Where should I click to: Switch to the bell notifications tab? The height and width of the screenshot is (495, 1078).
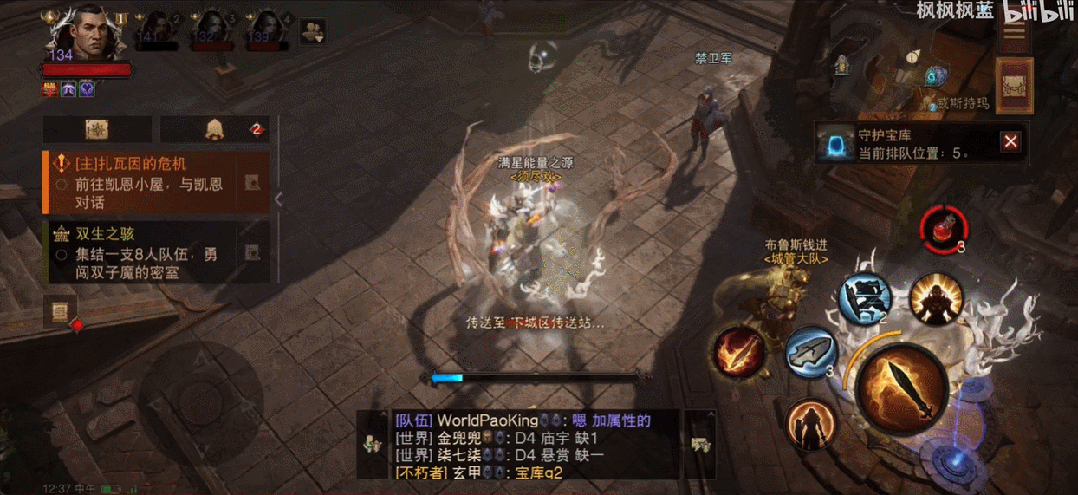coord(214,129)
